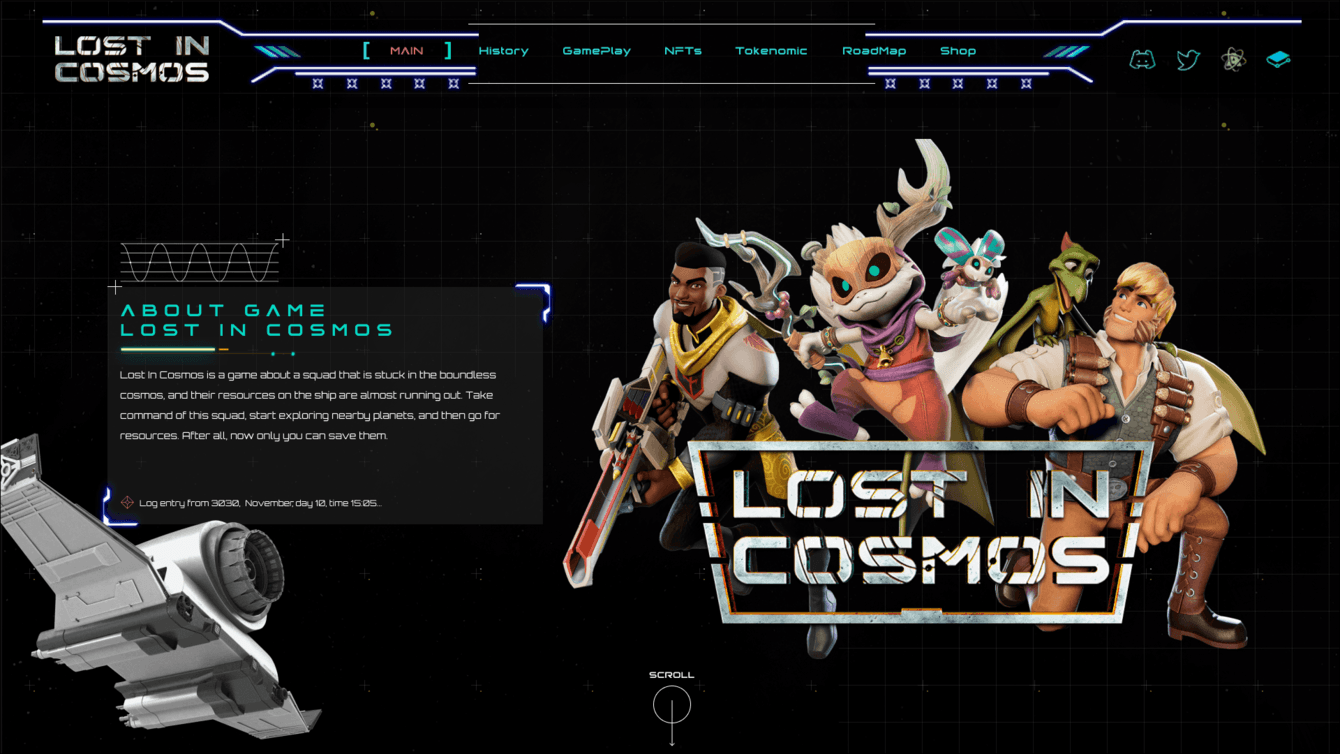Click the log entry from 3030 link
1340x754 pixels.
pos(260,503)
